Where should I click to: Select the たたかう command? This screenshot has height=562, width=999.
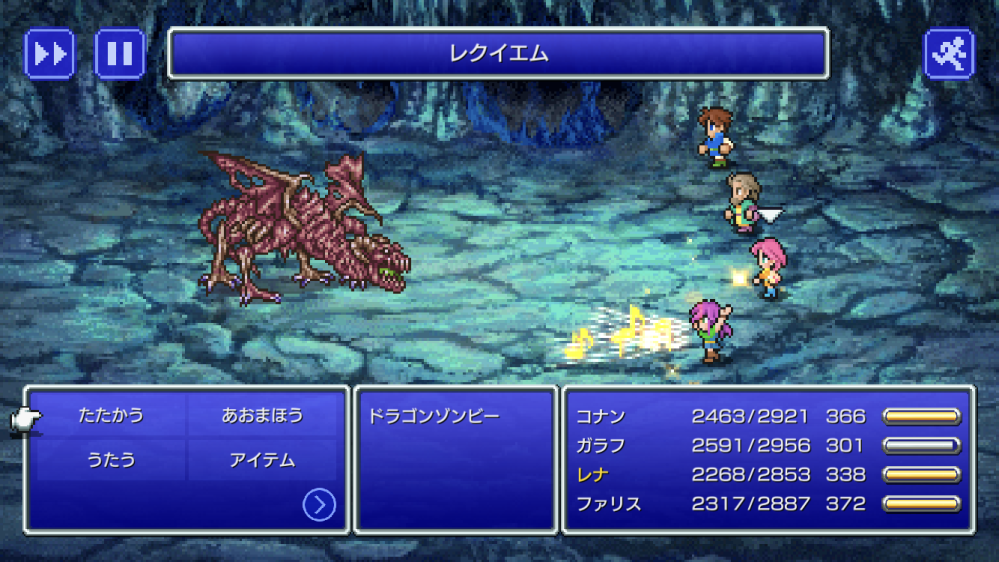pos(110,415)
